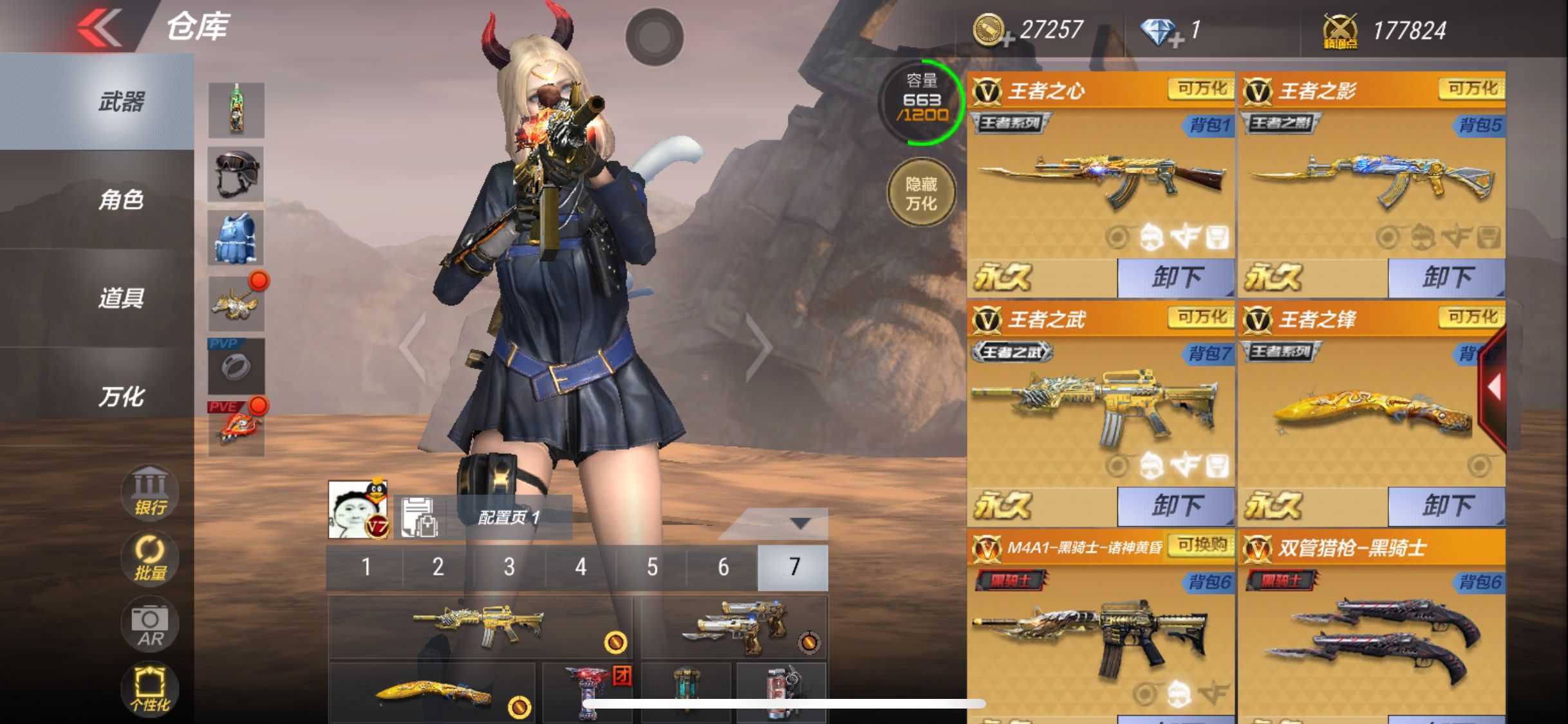The width and height of the screenshot is (1568, 724).
Task: Switch to backpack slot 5
Action: click(652, 567)
